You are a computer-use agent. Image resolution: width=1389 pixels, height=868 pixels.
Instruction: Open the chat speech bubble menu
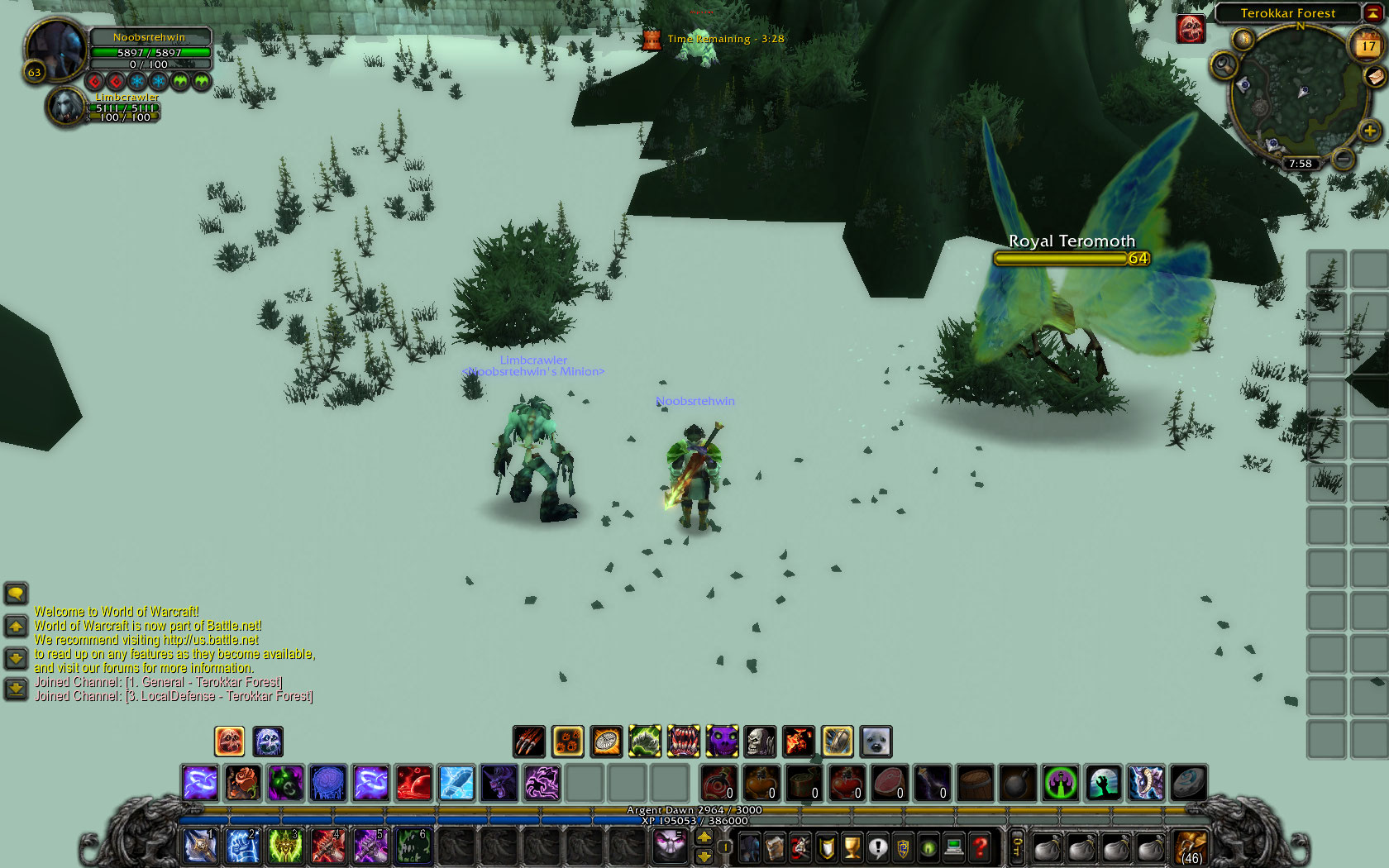(16, 593)
